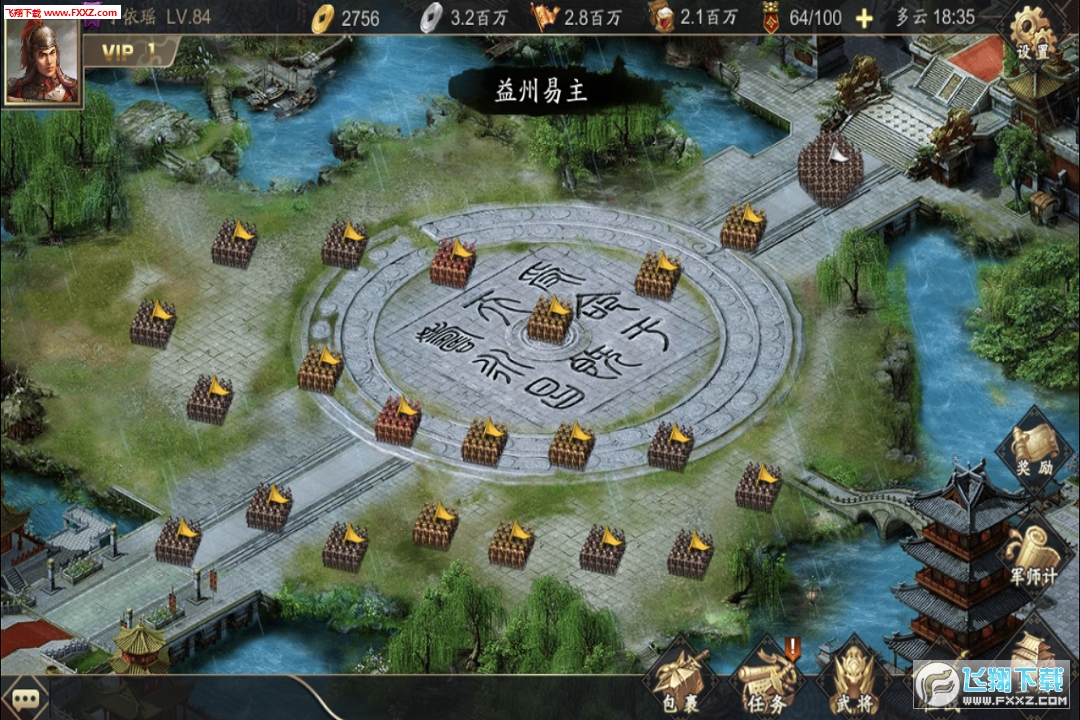Tap the plus button beside 64/100

click(864, 18)
